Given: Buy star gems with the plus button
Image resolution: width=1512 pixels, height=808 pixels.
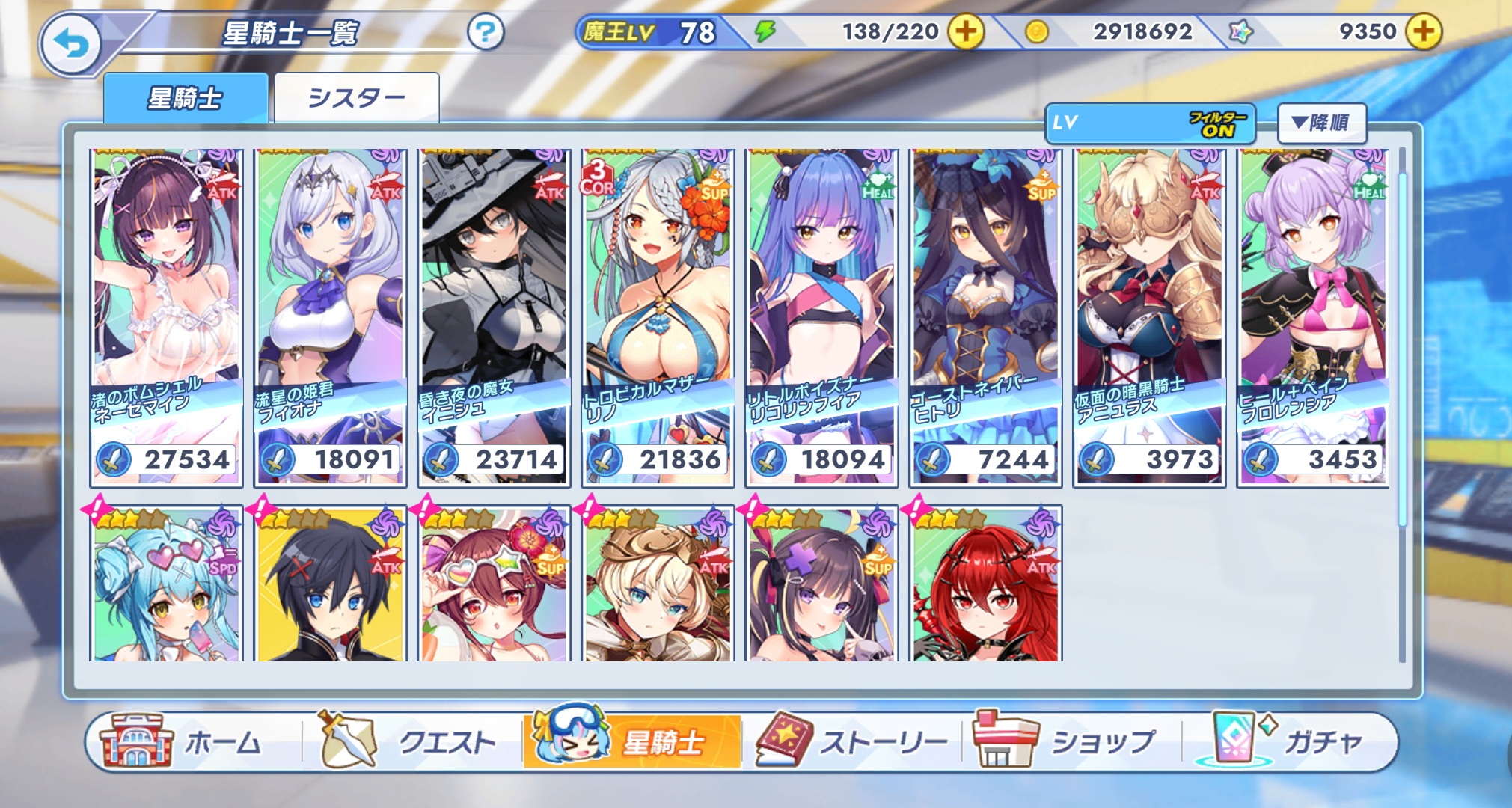Looking at the screenshot, I should (1423, 32).
